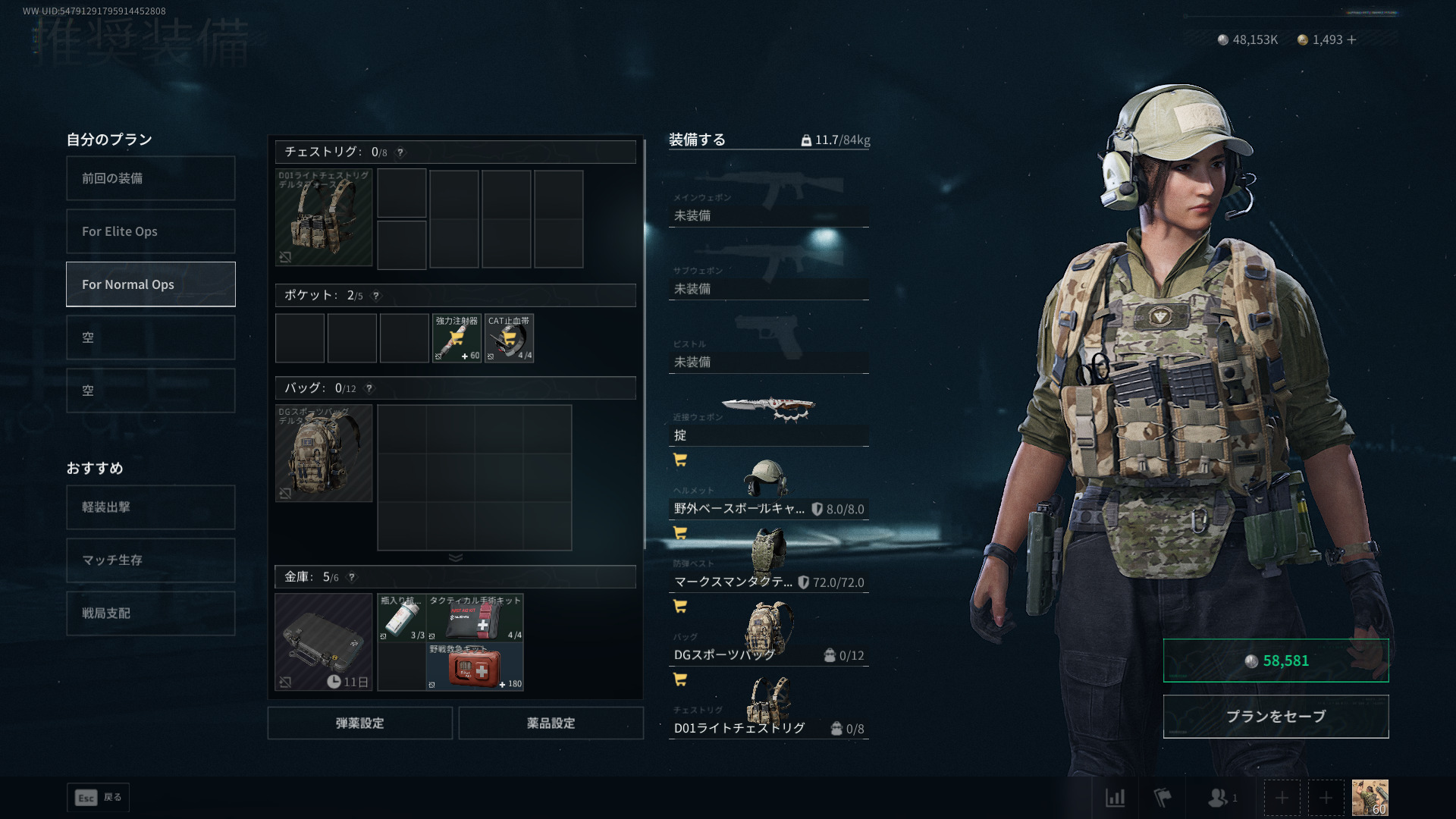The width and height of the screenshot is (1456, 819).
Task: Choose the マッチ生存 recommended loadout
Action: [x=150, y=560]
